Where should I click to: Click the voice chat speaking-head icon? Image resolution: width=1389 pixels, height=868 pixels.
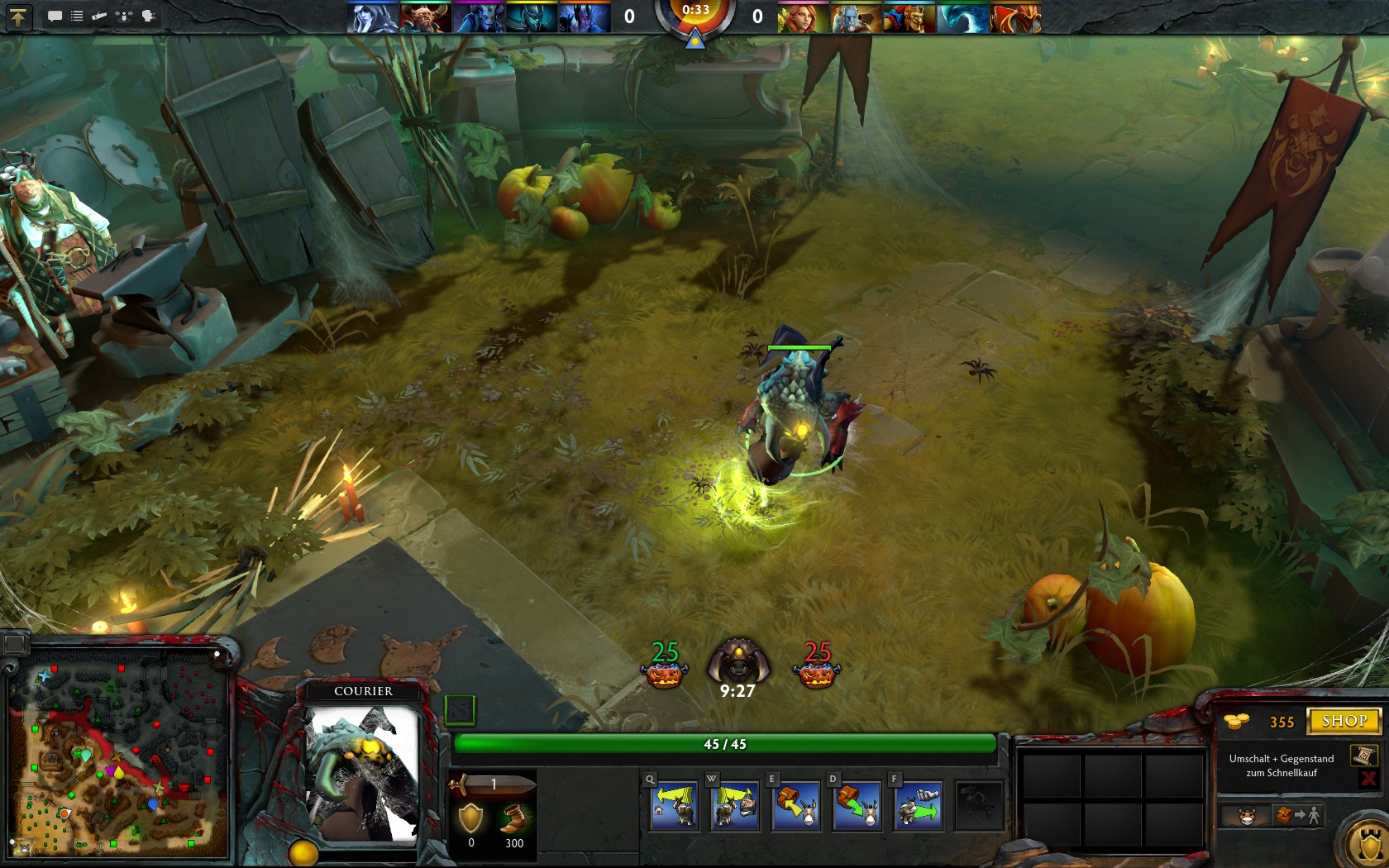tap(149, 16)
